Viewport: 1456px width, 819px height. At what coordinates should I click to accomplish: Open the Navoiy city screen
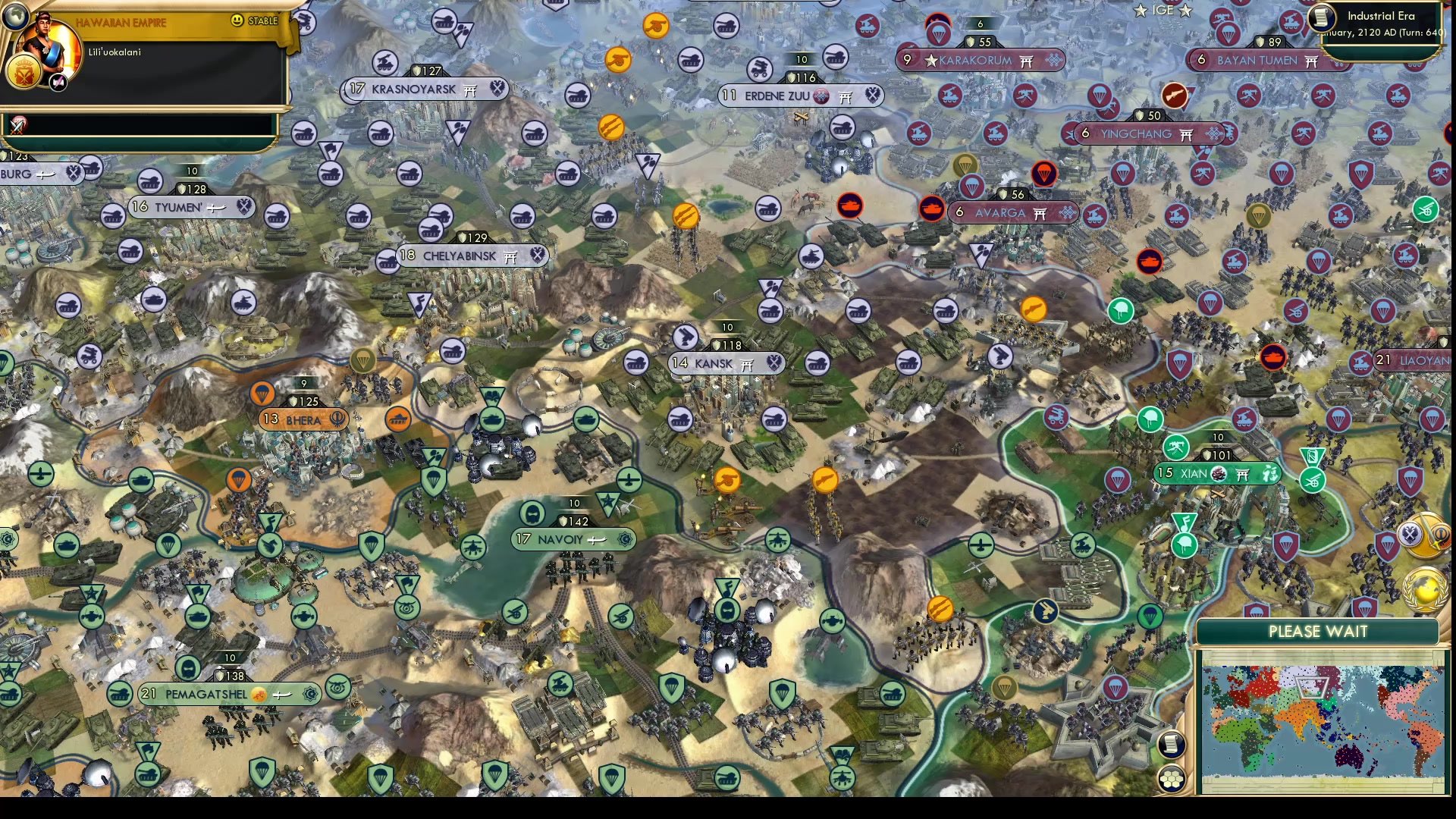[574, 541]
